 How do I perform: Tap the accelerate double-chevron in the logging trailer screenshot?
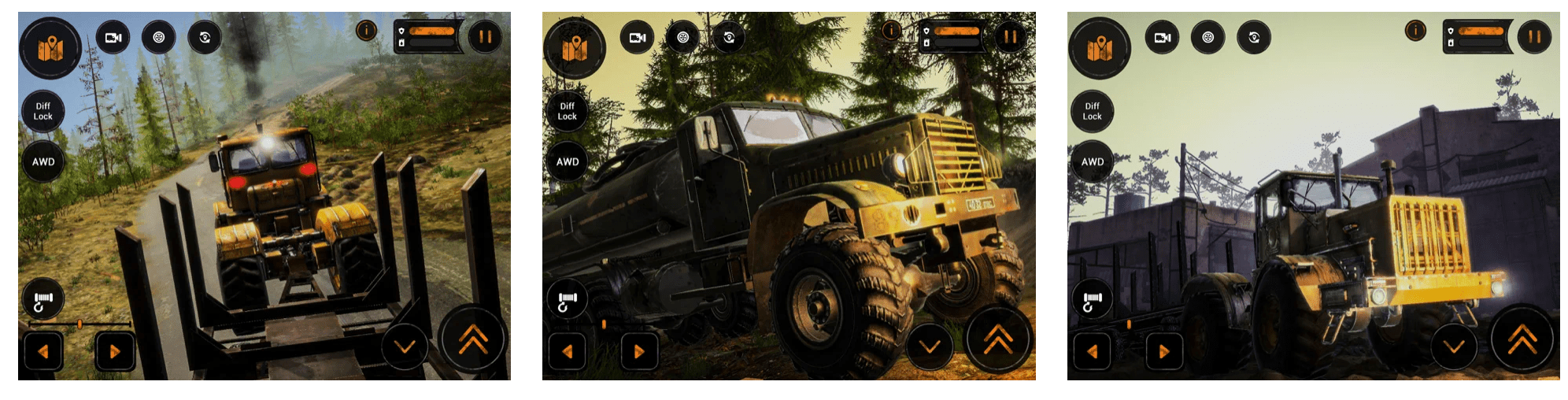click(x=473, y=339)
